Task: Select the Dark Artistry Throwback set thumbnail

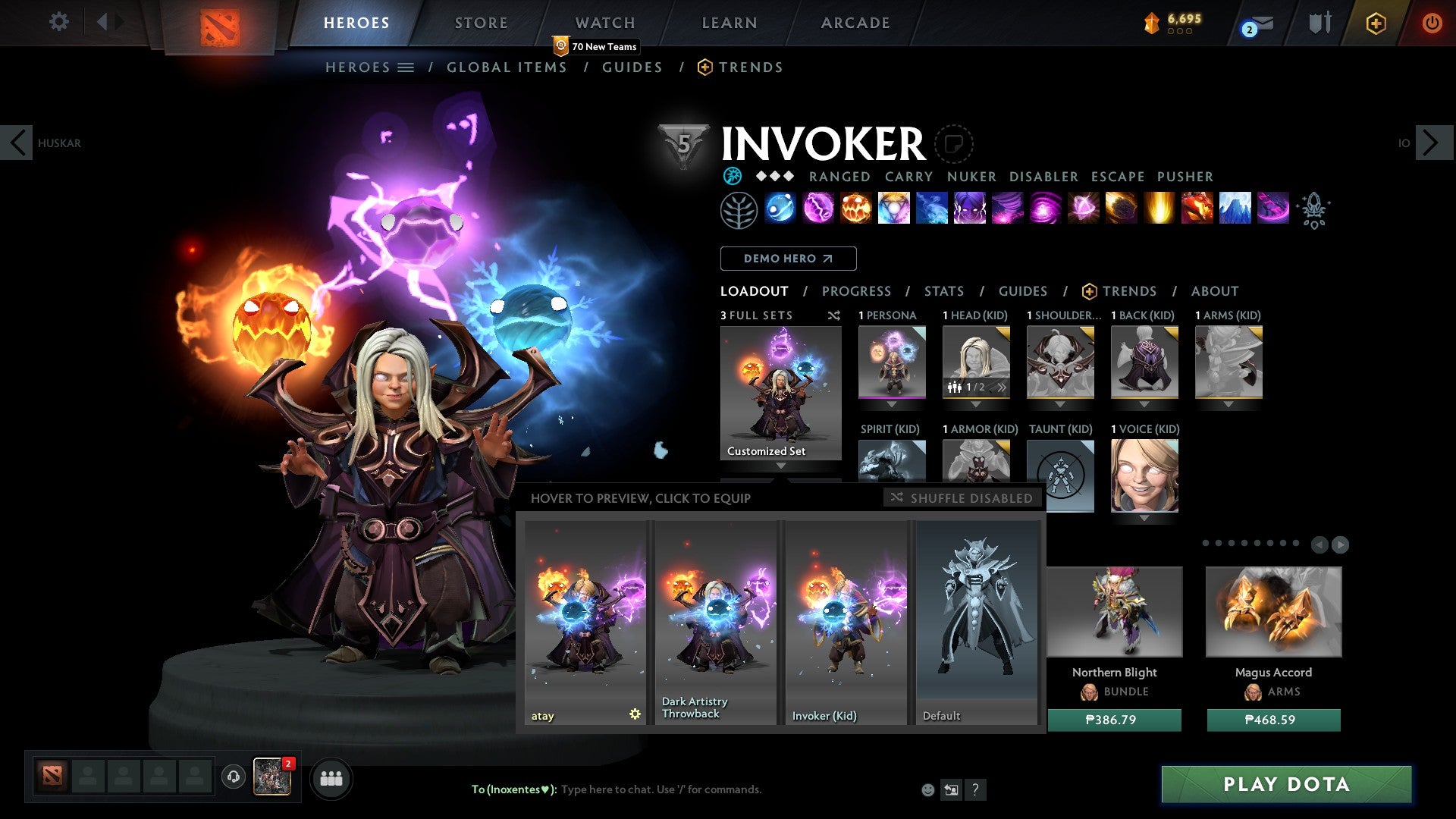Action: pyautogui.click(x=714, y=614)
